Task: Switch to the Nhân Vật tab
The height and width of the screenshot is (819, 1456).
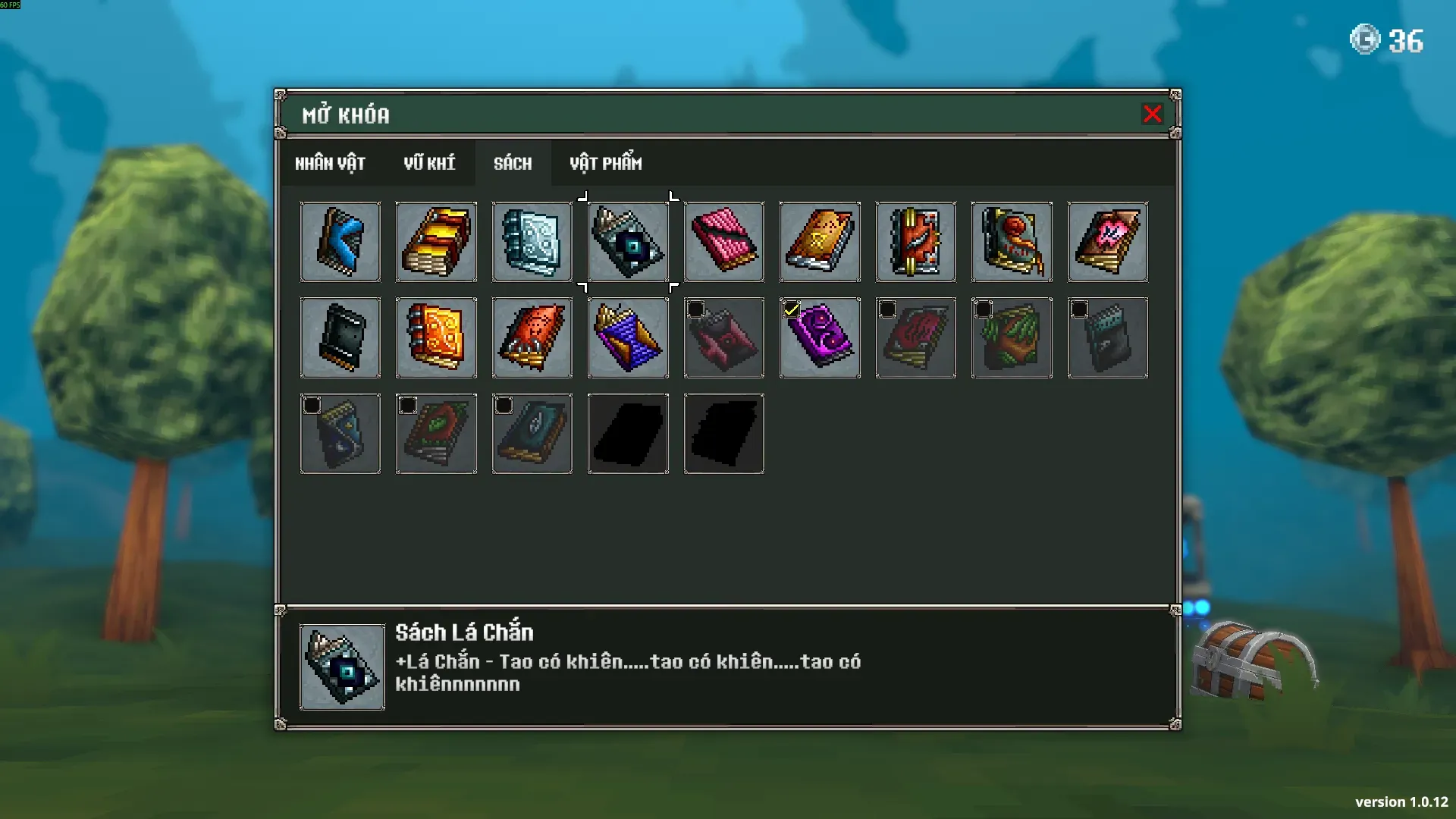Action: (x=330, y=163)
